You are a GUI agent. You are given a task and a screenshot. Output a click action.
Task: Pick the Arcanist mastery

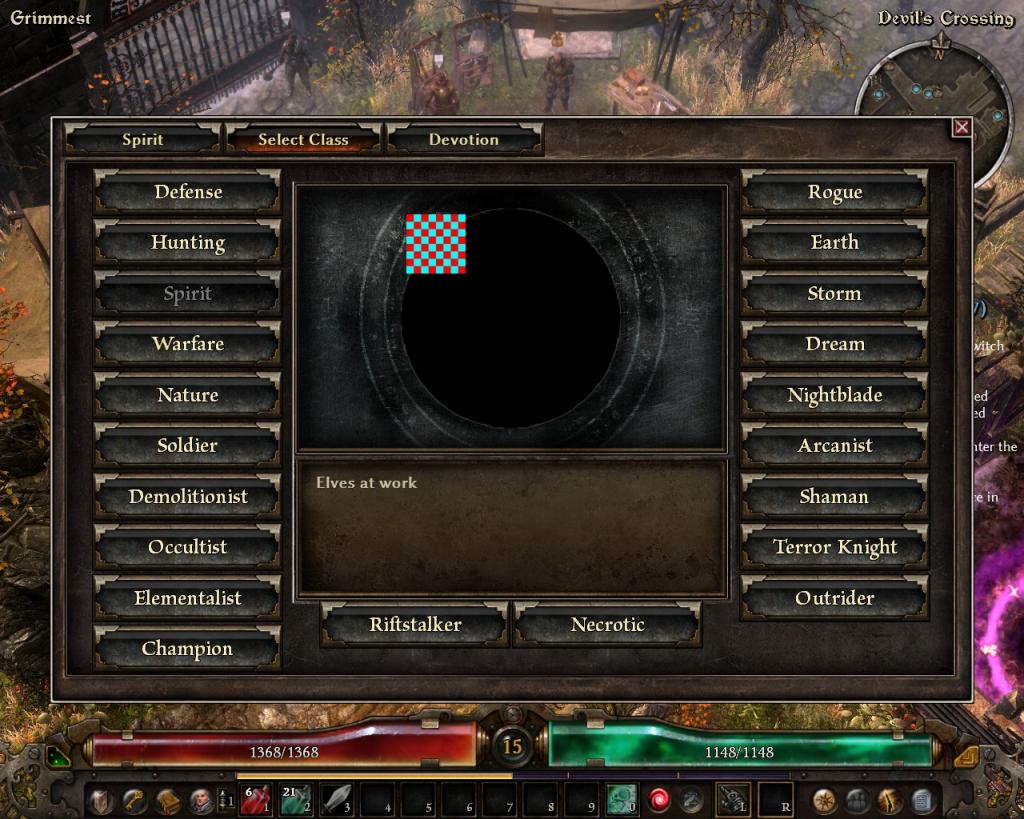click(834, 446)
